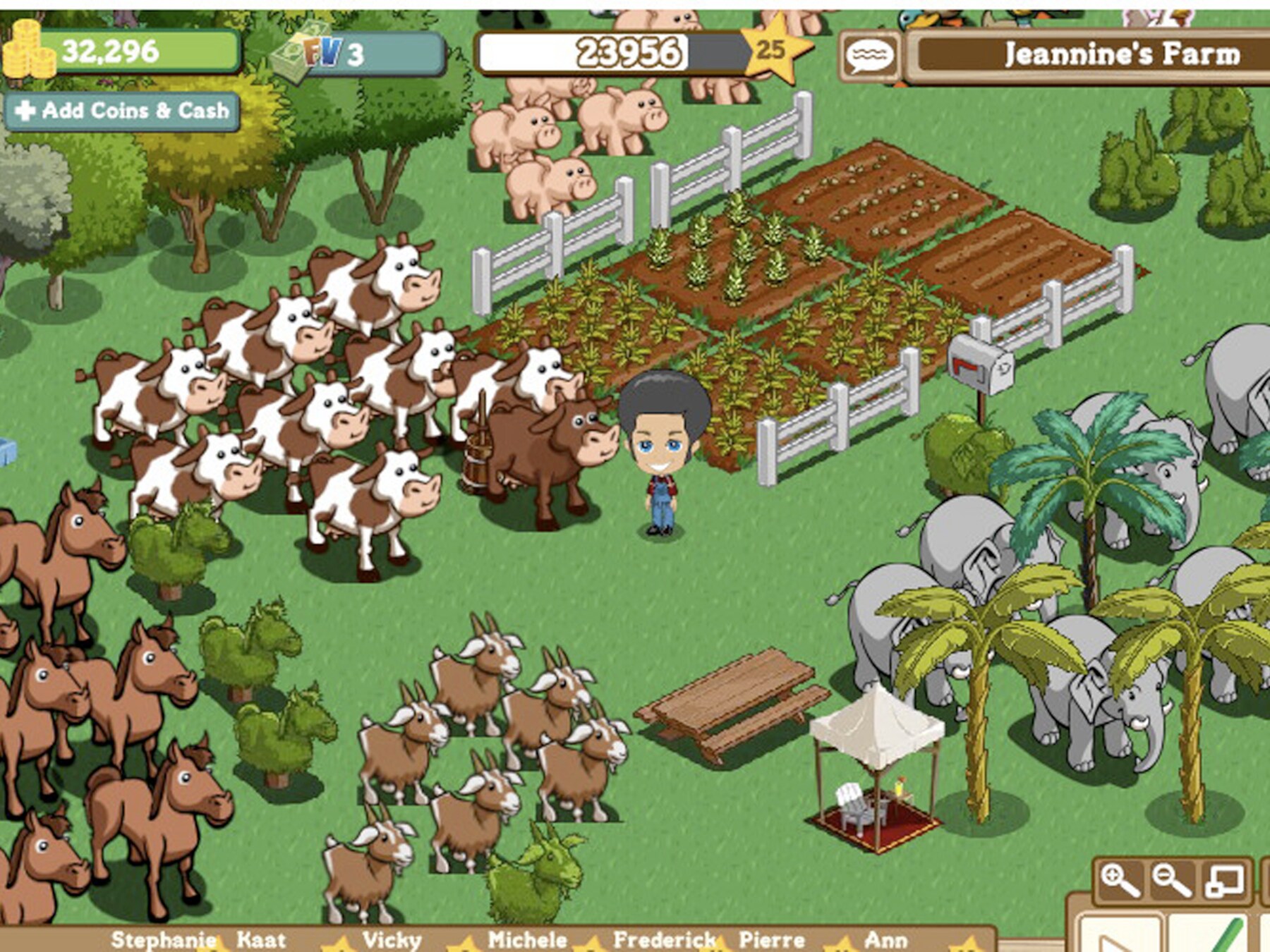Open neighbor Michele in the friend bar
This screenshot has height=952, width=1270.
pos(527,940)
